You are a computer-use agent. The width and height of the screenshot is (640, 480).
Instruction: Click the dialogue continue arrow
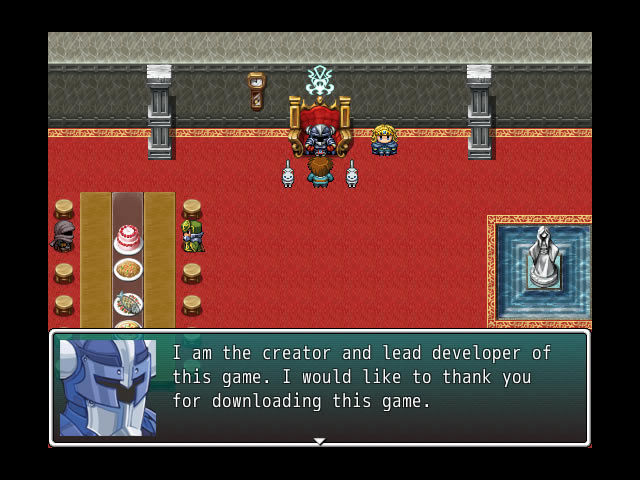pos(319,440)
